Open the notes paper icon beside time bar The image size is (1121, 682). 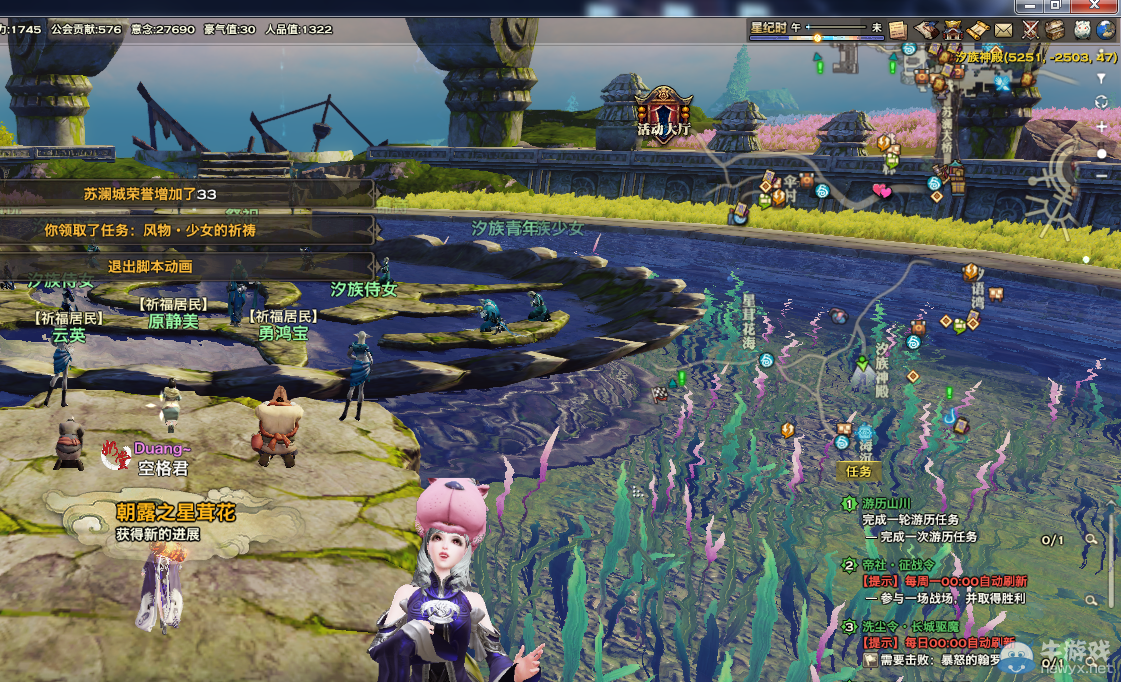coord(897,30)
